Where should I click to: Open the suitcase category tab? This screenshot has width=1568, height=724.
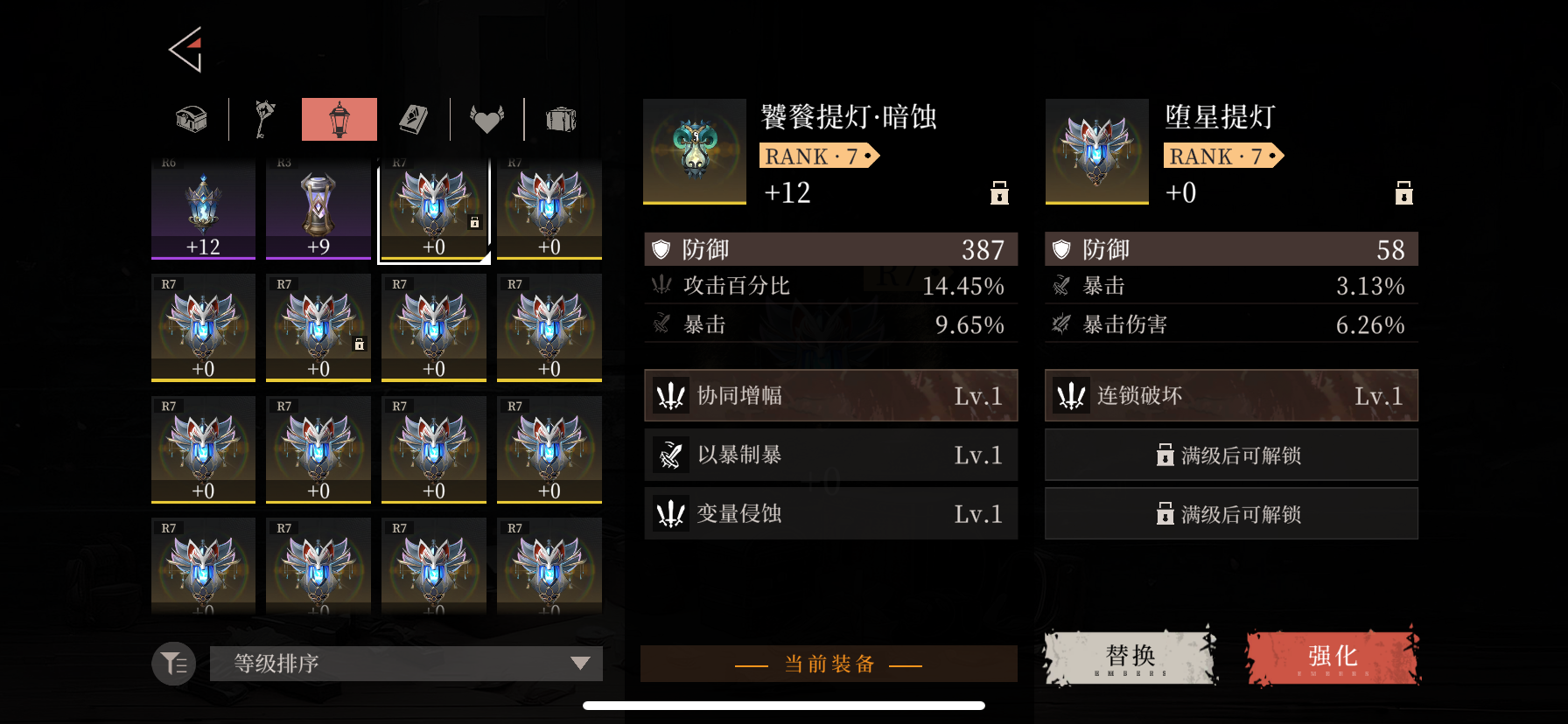(561, 119)
